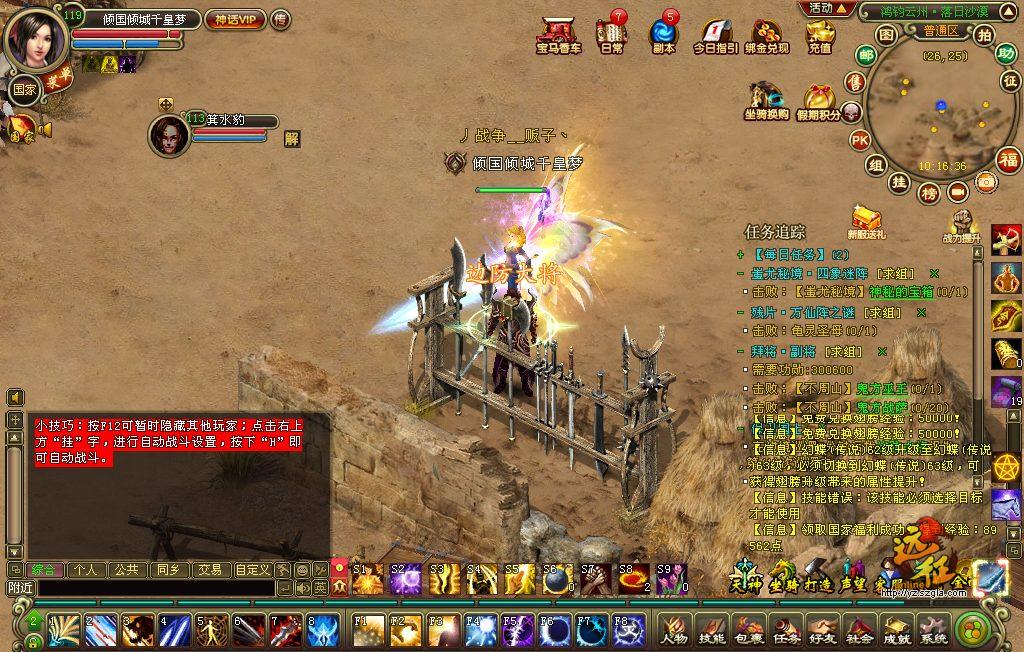Screen dimensions: 1024x652
Task: Open the mail 邮 button beside minimap
Action: (x=866, y=55)
